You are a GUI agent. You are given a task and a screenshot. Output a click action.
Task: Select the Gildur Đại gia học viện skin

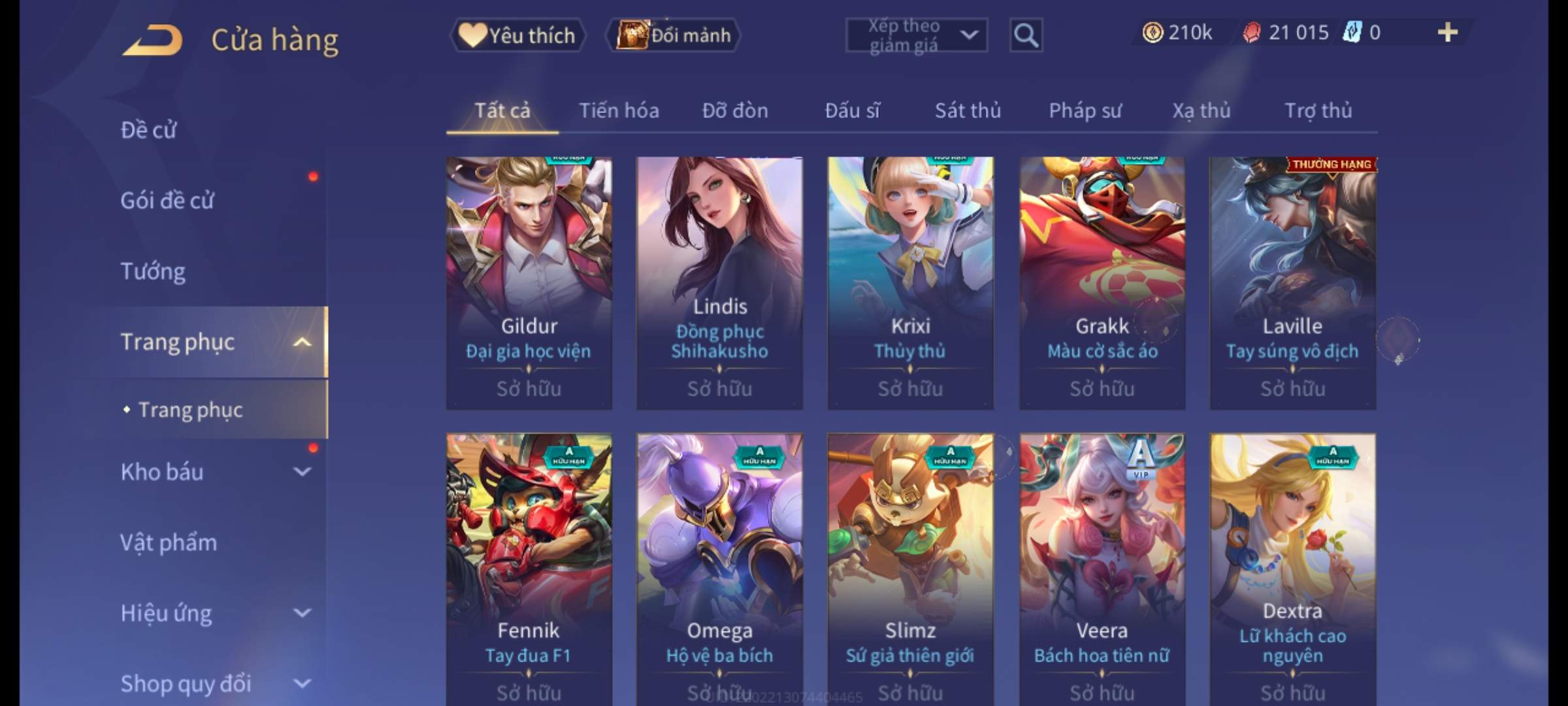pos(529,282)
